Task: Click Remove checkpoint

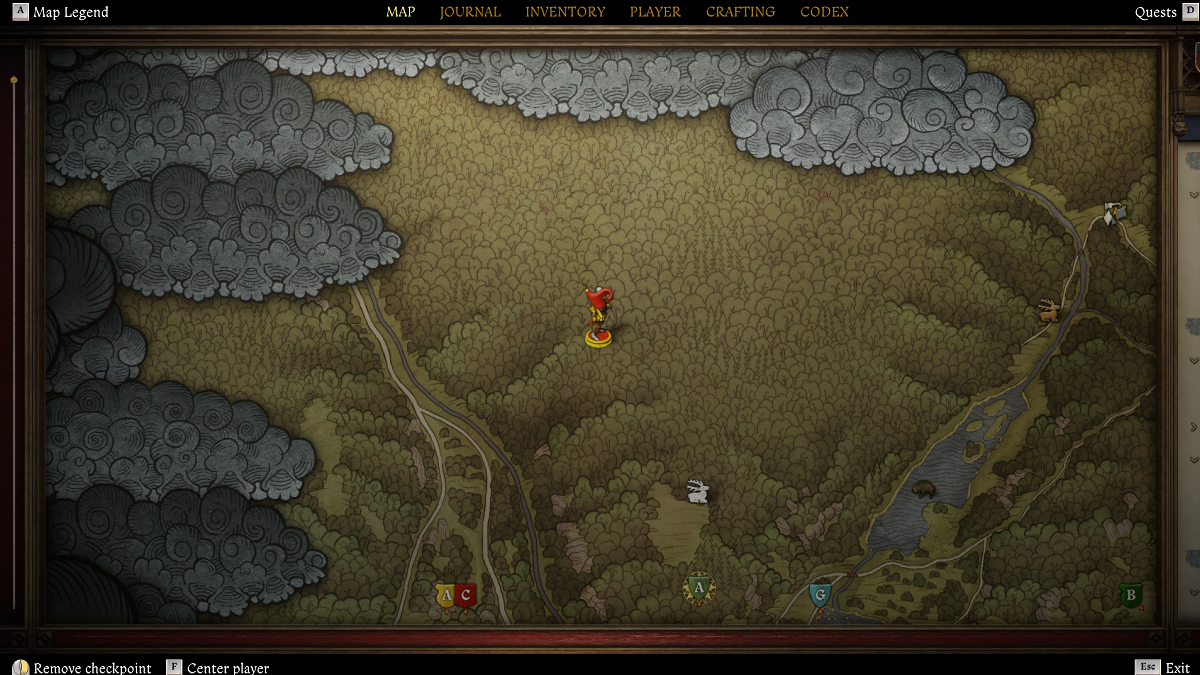Action: pyautogui.click(x=92, y=668)
